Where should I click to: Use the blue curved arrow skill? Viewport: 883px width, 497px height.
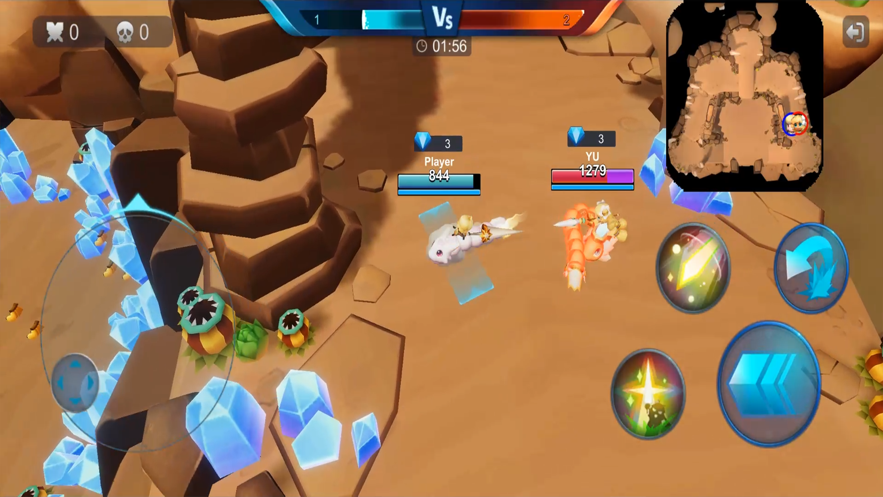point(811,267)
